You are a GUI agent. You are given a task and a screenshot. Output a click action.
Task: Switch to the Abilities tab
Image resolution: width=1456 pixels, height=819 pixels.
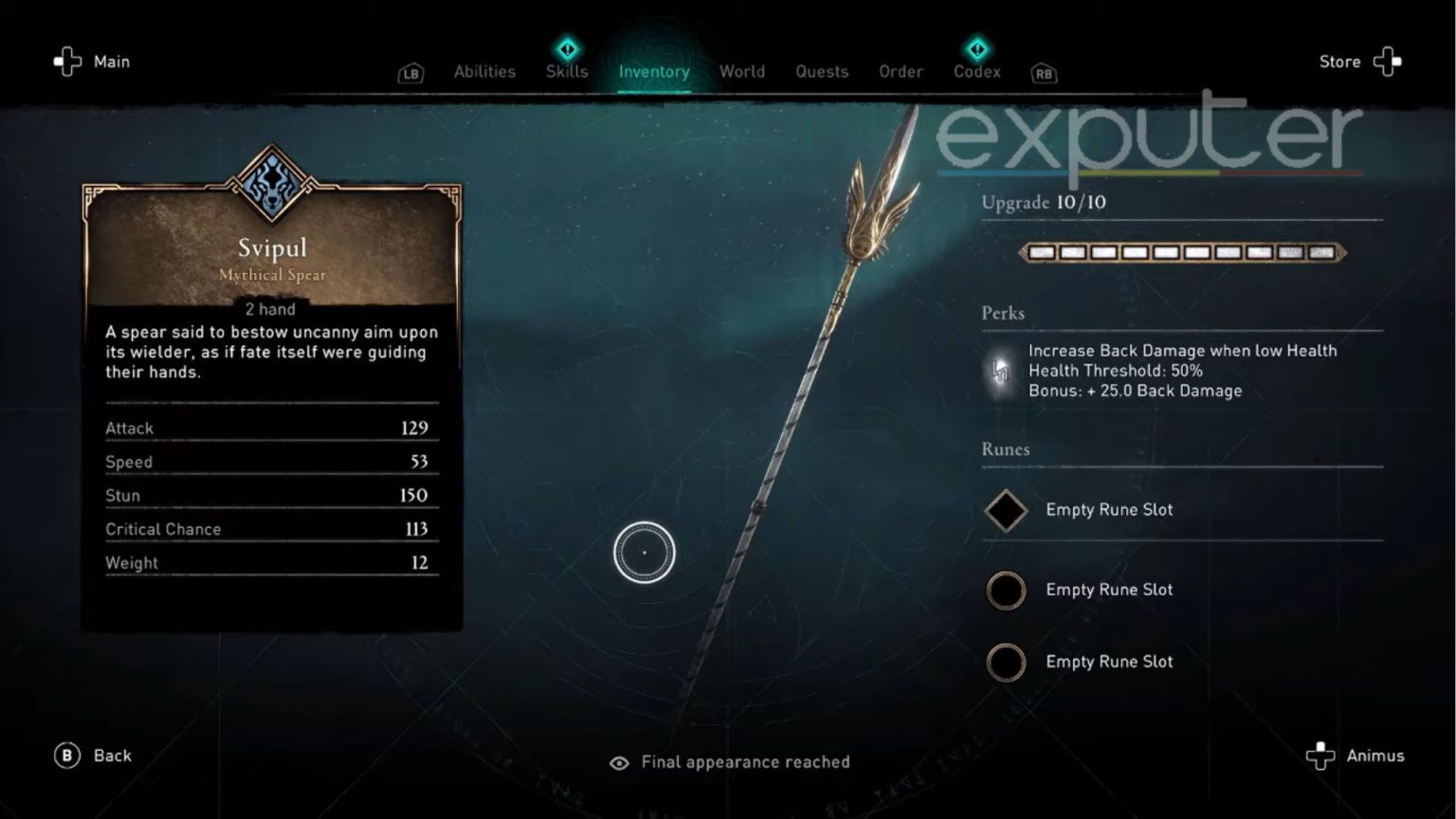pyautogui.click(x=484, y=71)
